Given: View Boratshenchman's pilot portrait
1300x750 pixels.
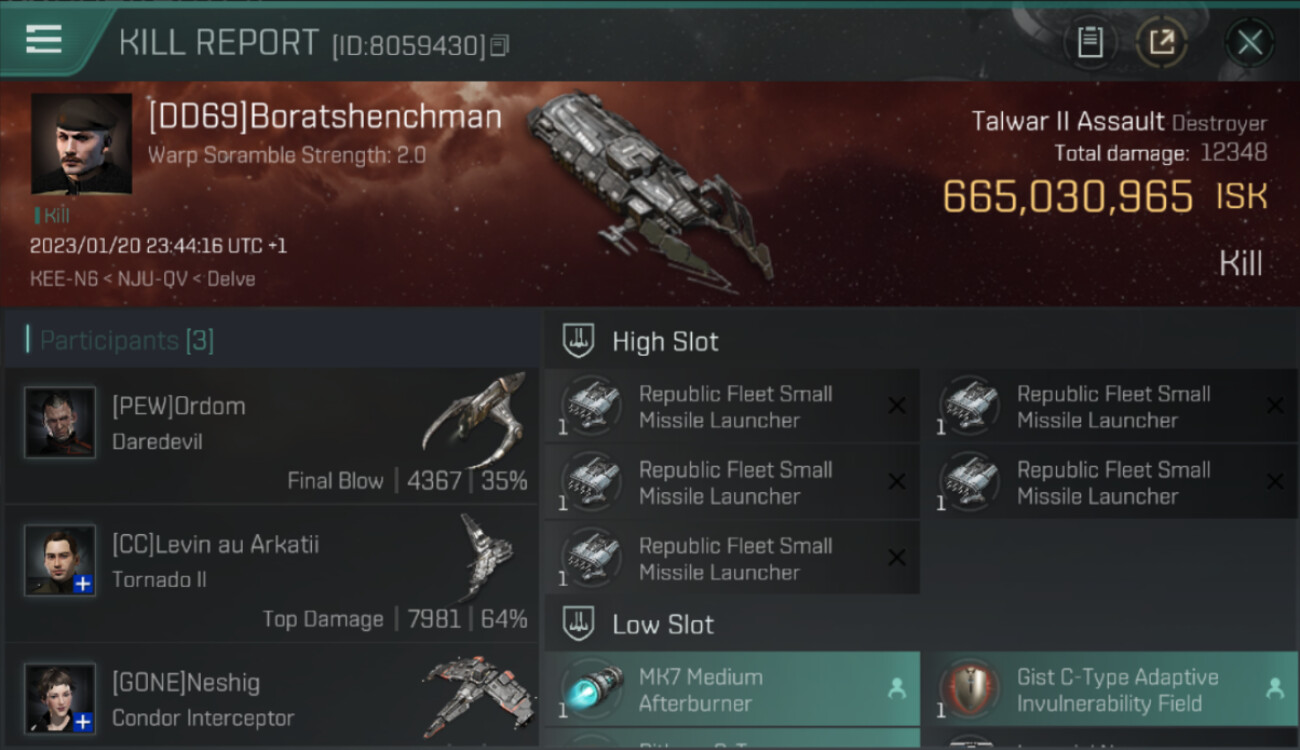Looking at the screenshot, I should [81, 143].
